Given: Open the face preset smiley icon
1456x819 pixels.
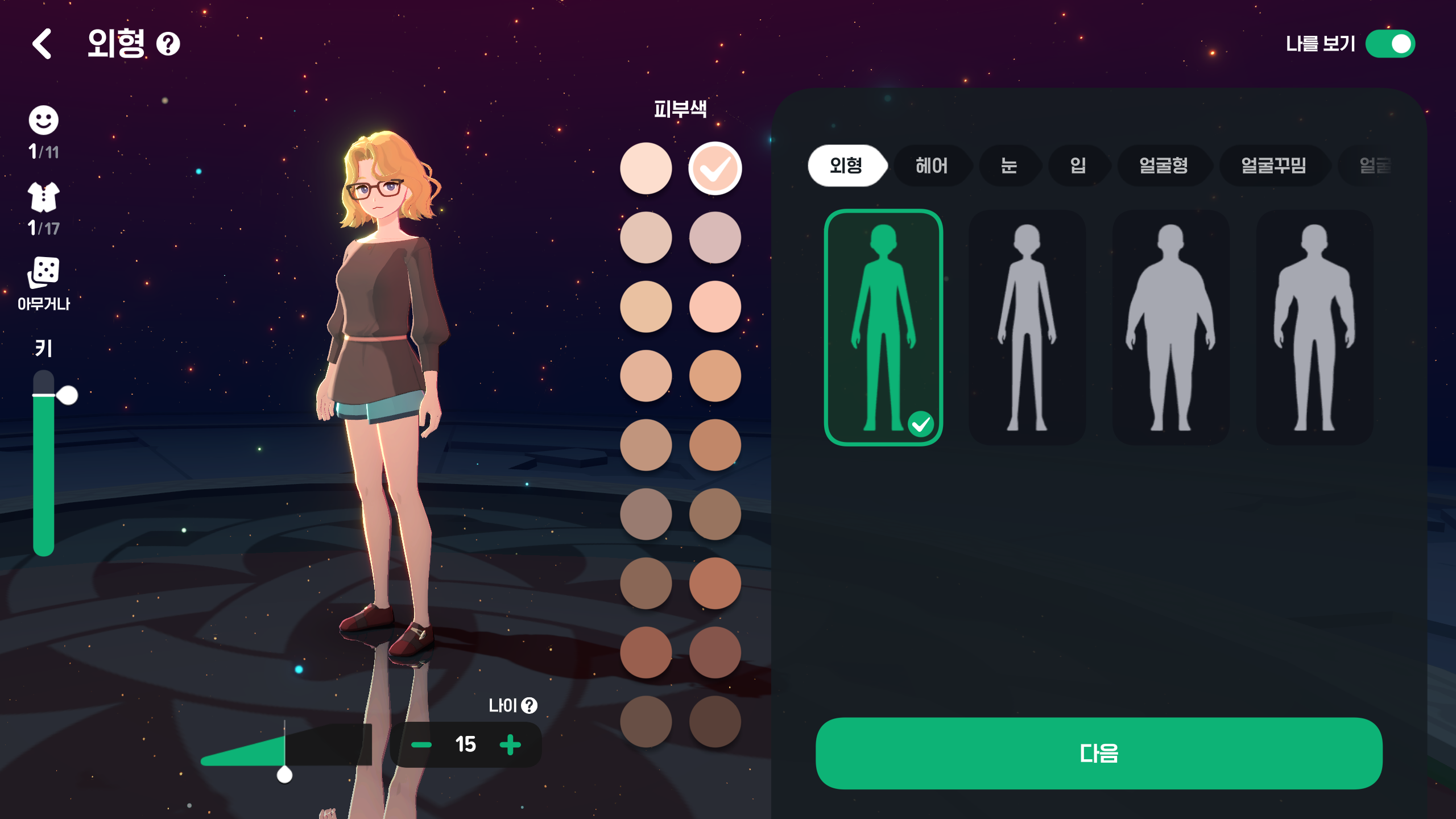Looking at the screenshot, I should 43,121.
